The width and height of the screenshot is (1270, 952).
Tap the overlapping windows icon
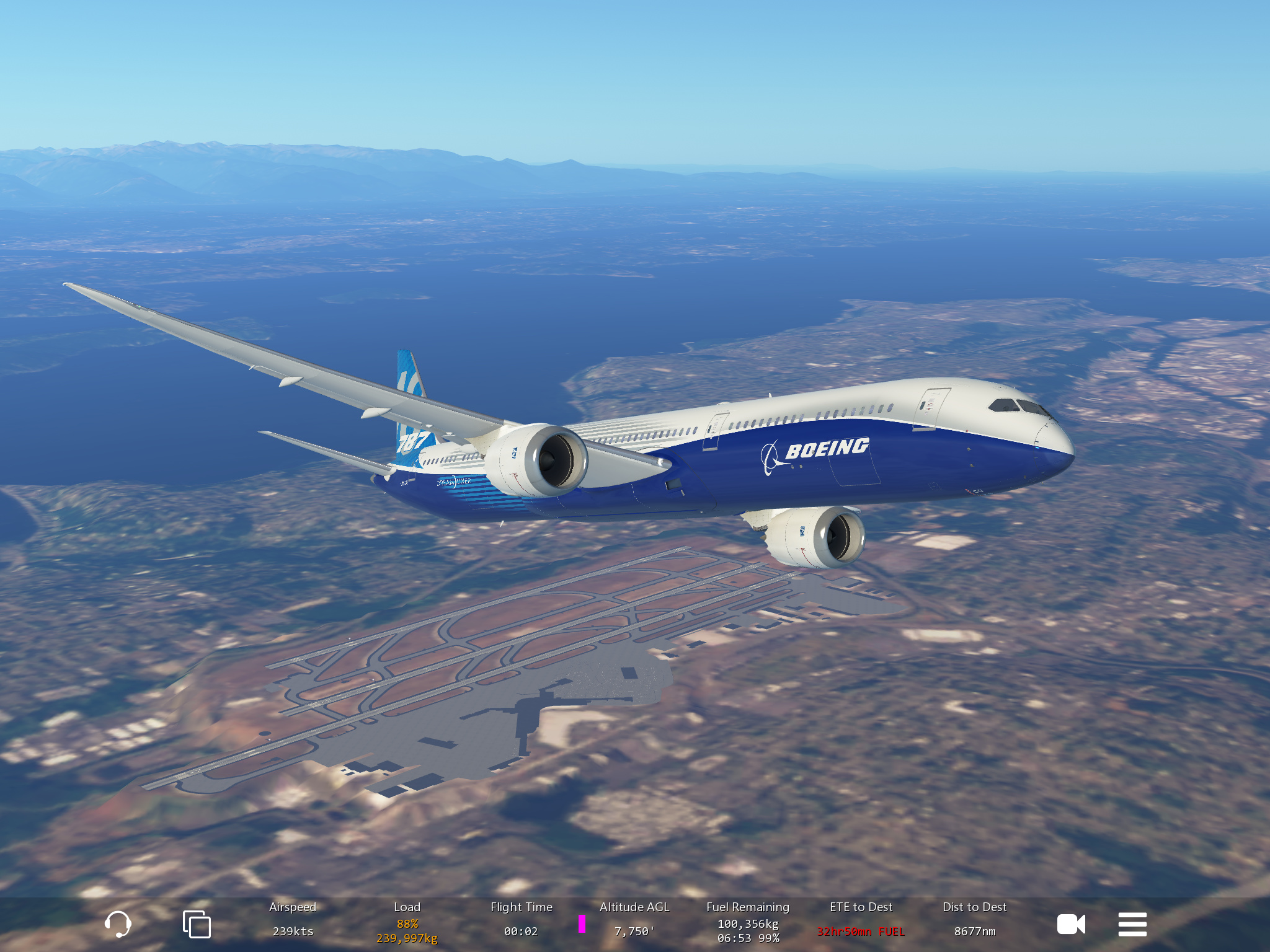coord(197,924)
